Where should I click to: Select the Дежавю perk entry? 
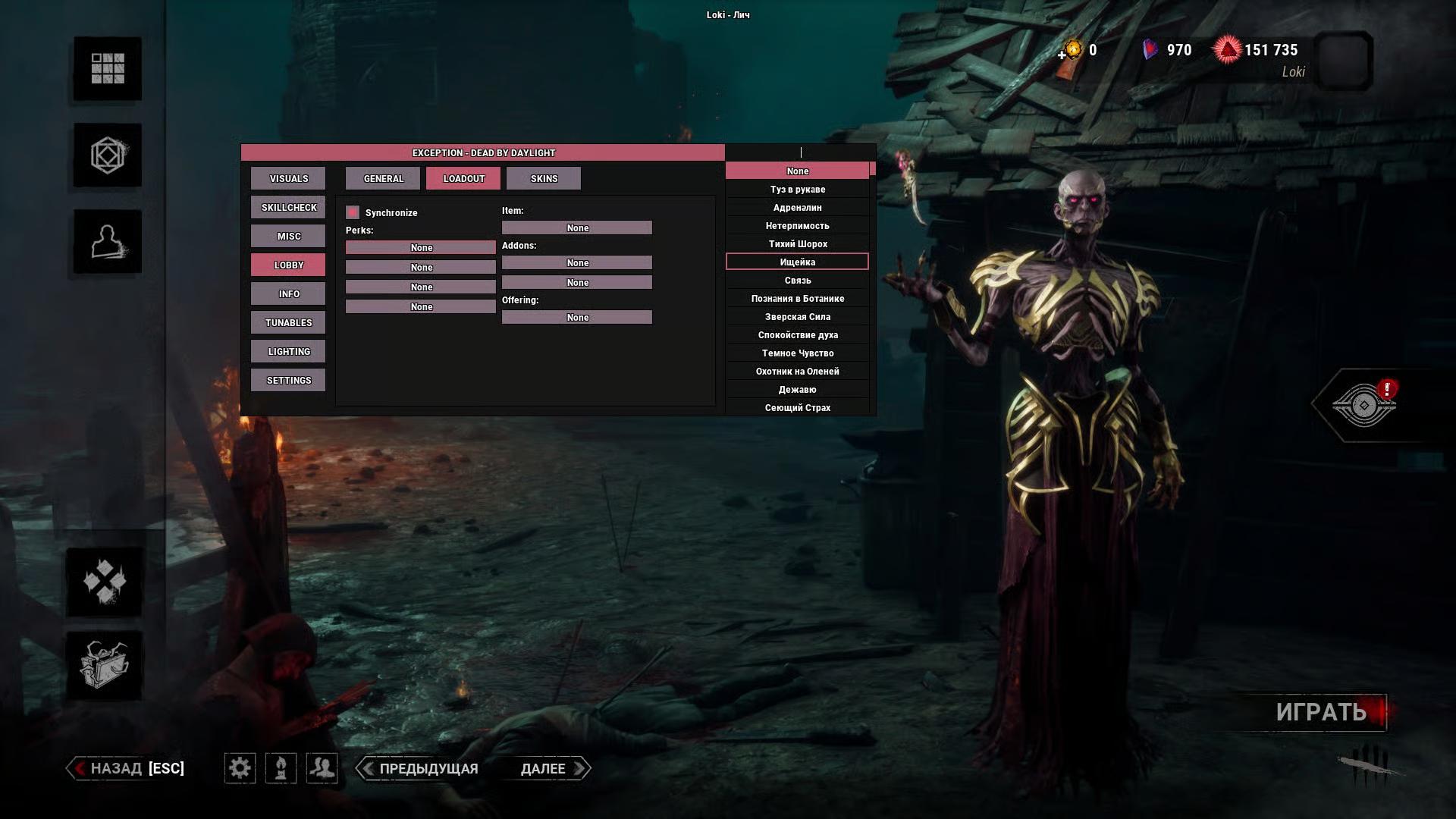click(797, 390)
